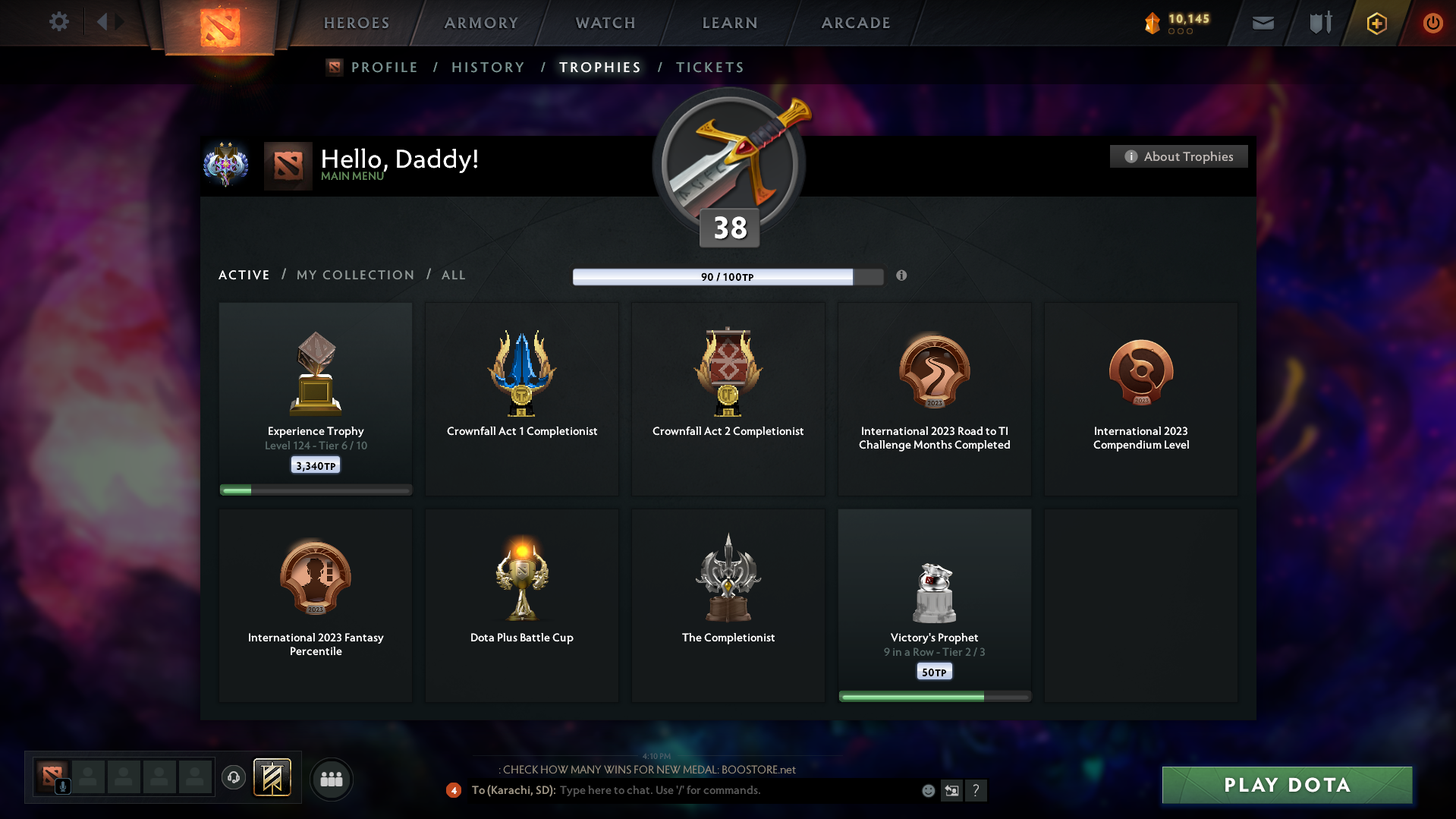This screenshot has height=819, width=1456.
Task: Switch to MY COLLECTION view
Action: (x=354, y=275)
